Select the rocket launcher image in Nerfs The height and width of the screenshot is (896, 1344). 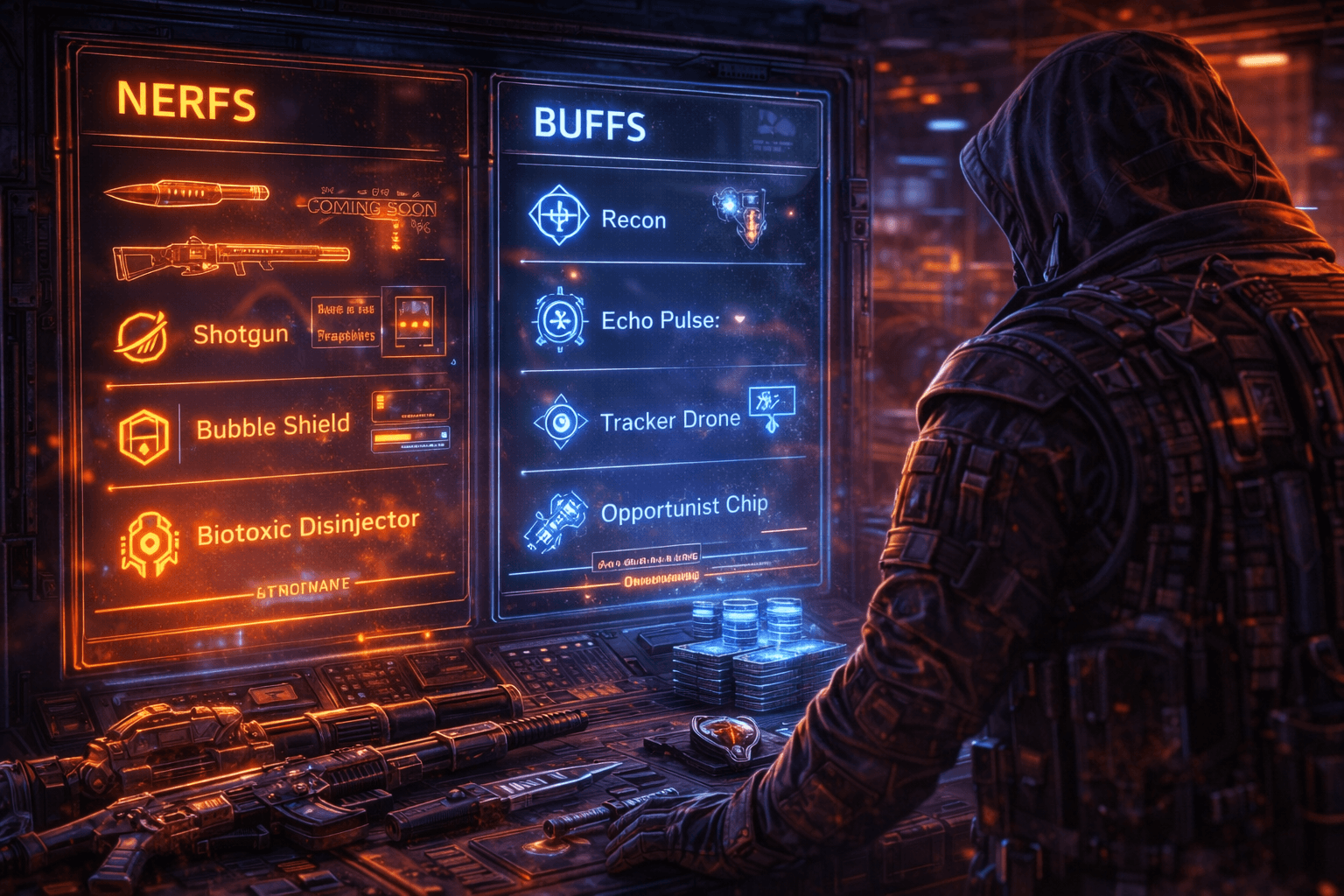click(x=231, y=255)
